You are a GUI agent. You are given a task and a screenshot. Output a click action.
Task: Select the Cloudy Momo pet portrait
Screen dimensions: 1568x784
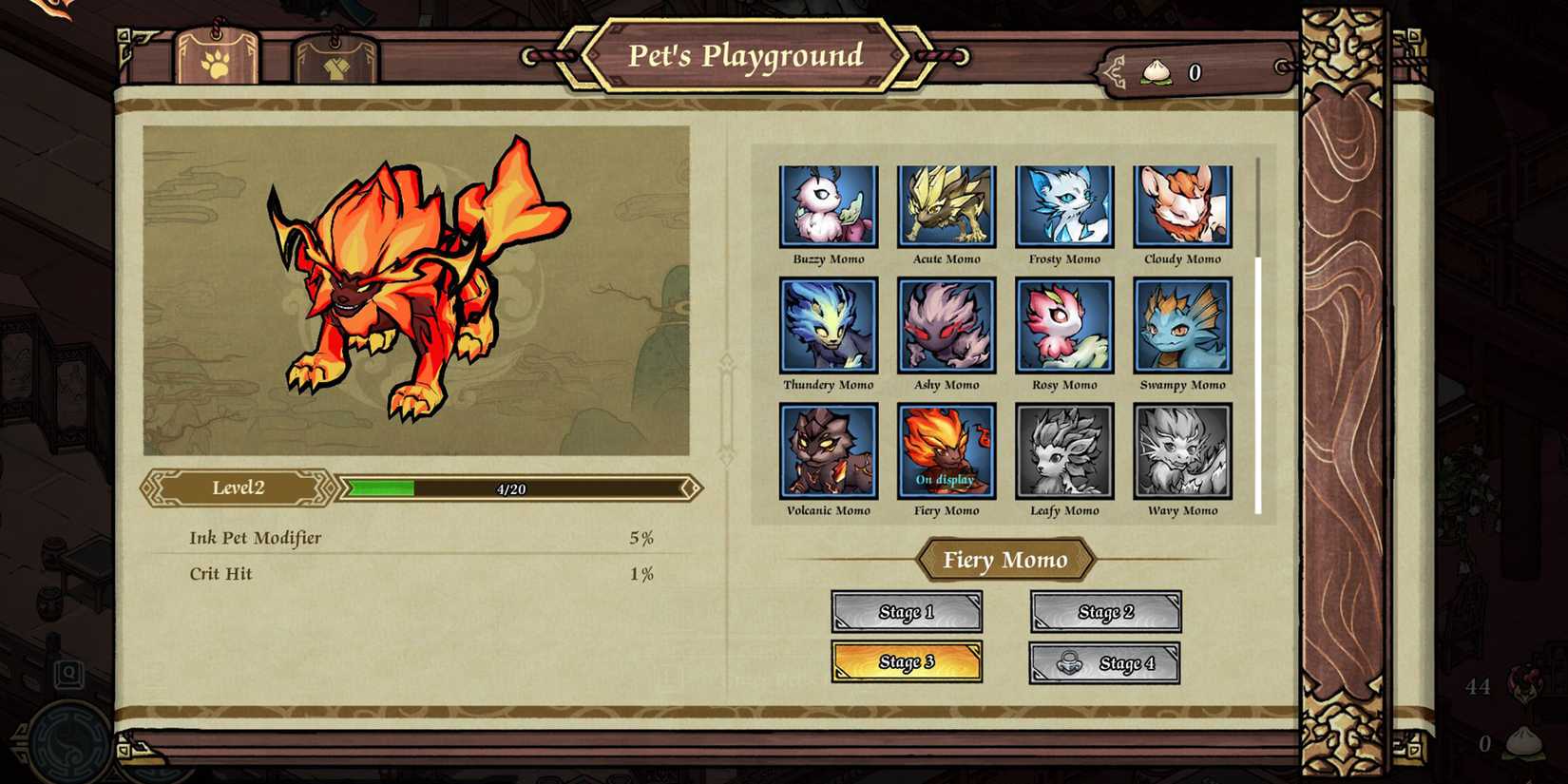[1182, 205]
